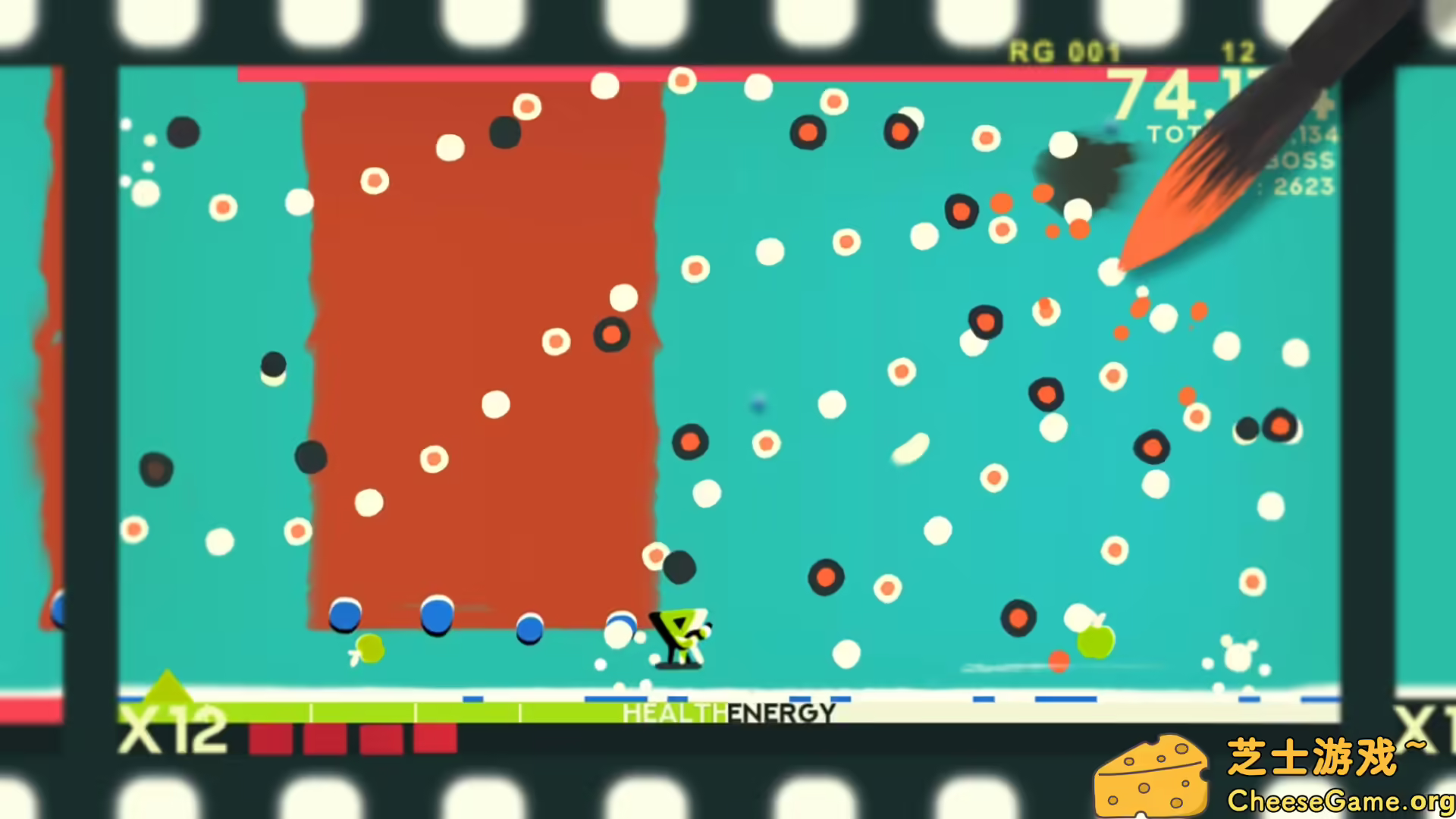Image resolution: width=1456 pixels, height=819 pixels.
Task: Click the ENERGY label
Action: pyautogui.click(x=781, y=711)
